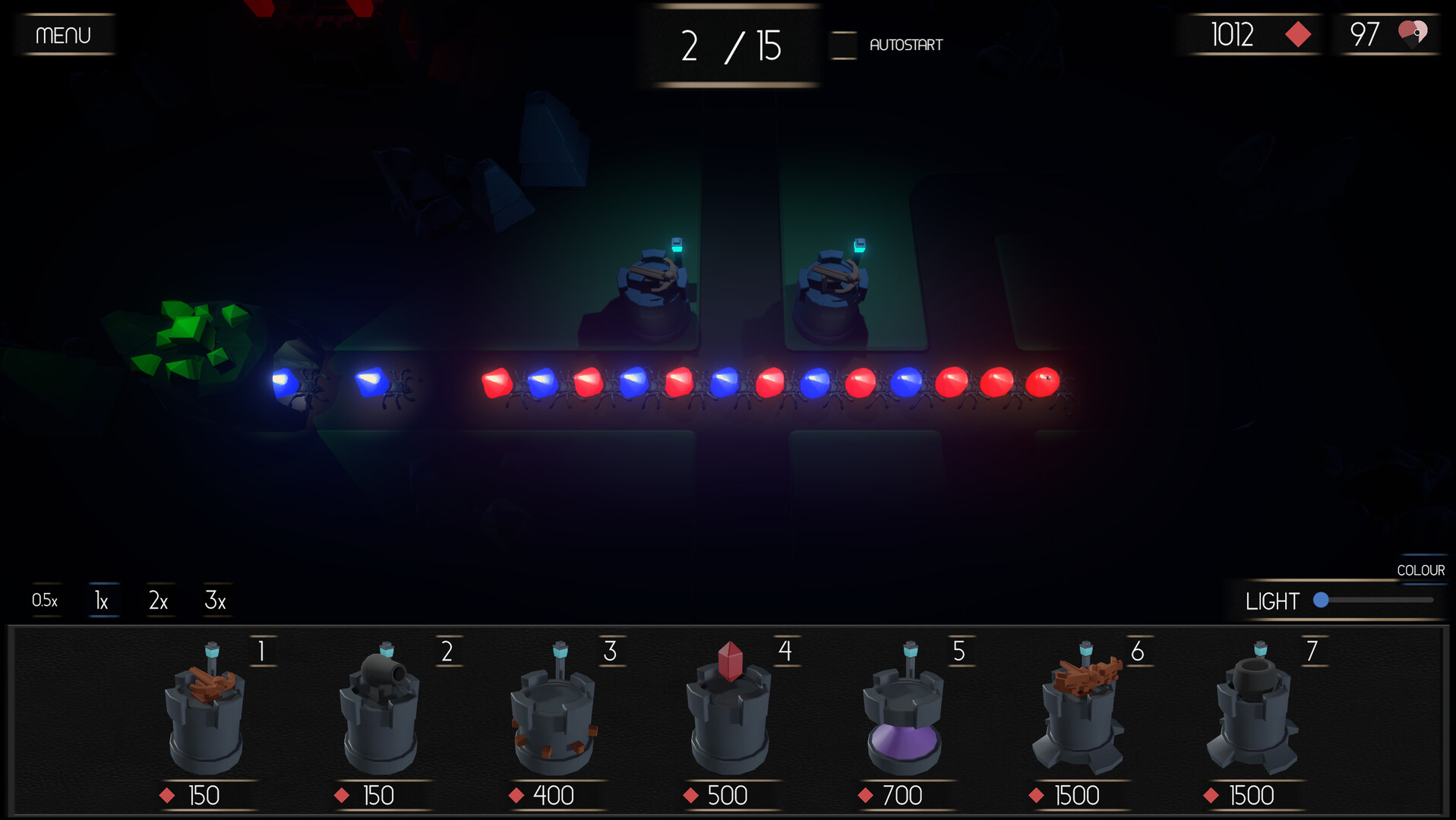
Task: Adjust the LIGHT slider handle
Action: [x=1322, y=601]
